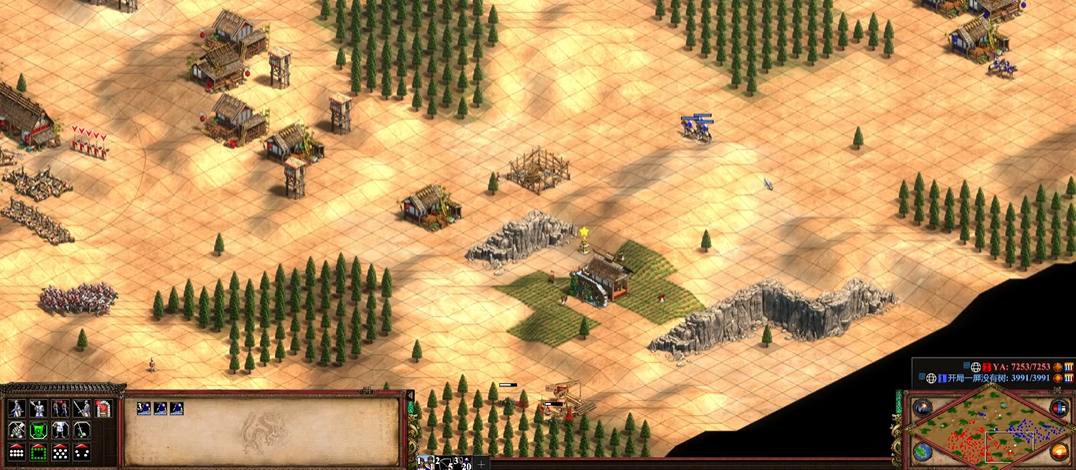Click the red gate command icon

coord(103,408)
